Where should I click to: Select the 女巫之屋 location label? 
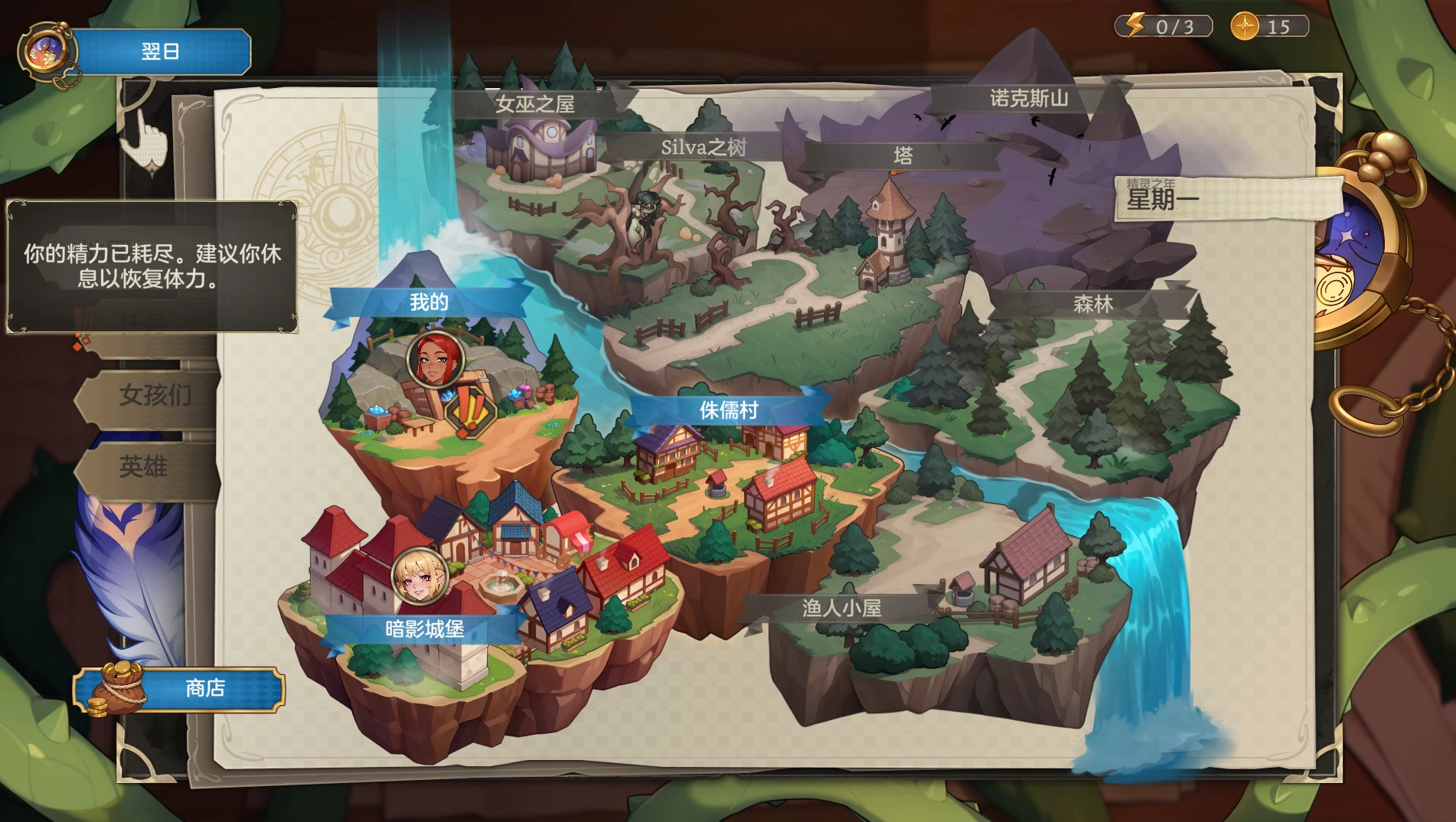534,104
